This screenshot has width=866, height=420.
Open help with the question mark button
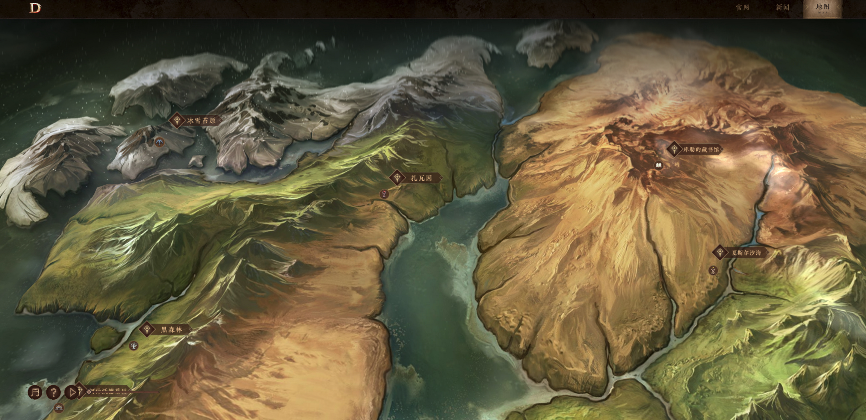pos(54,391)
